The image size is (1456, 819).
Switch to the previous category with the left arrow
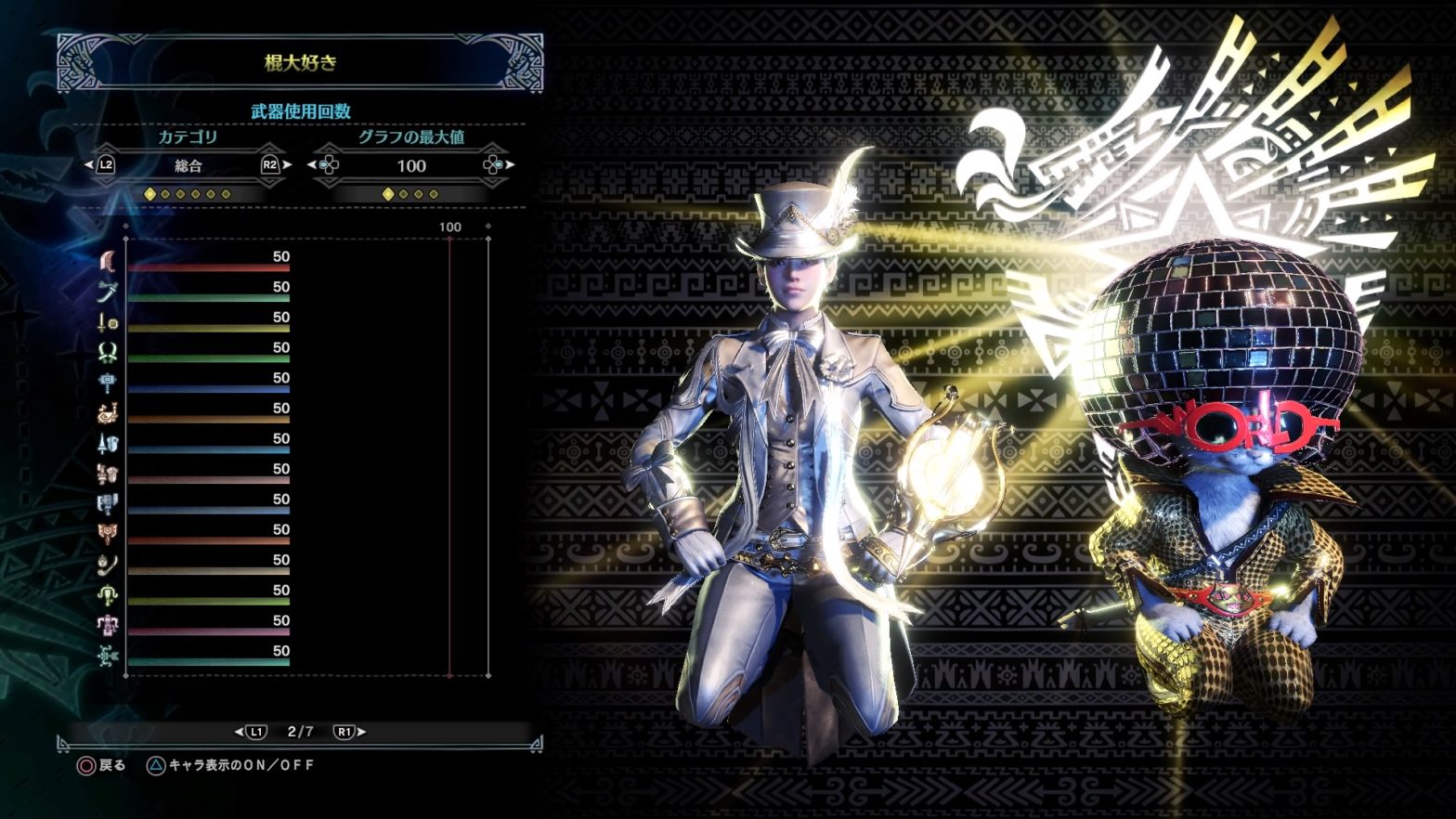click(x=90, y=165)
